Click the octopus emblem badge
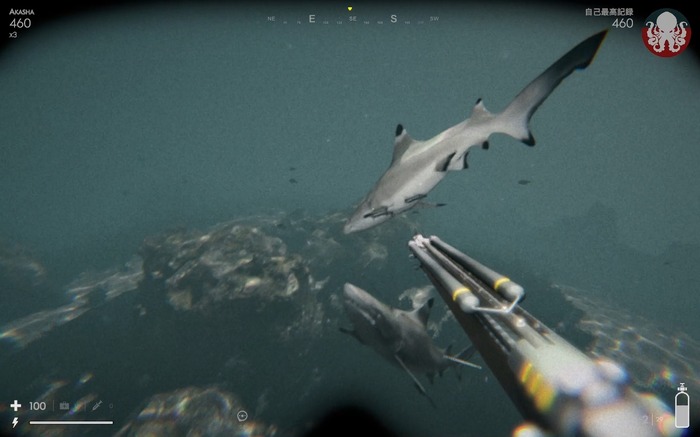The image size is (700, 437). 665,32
